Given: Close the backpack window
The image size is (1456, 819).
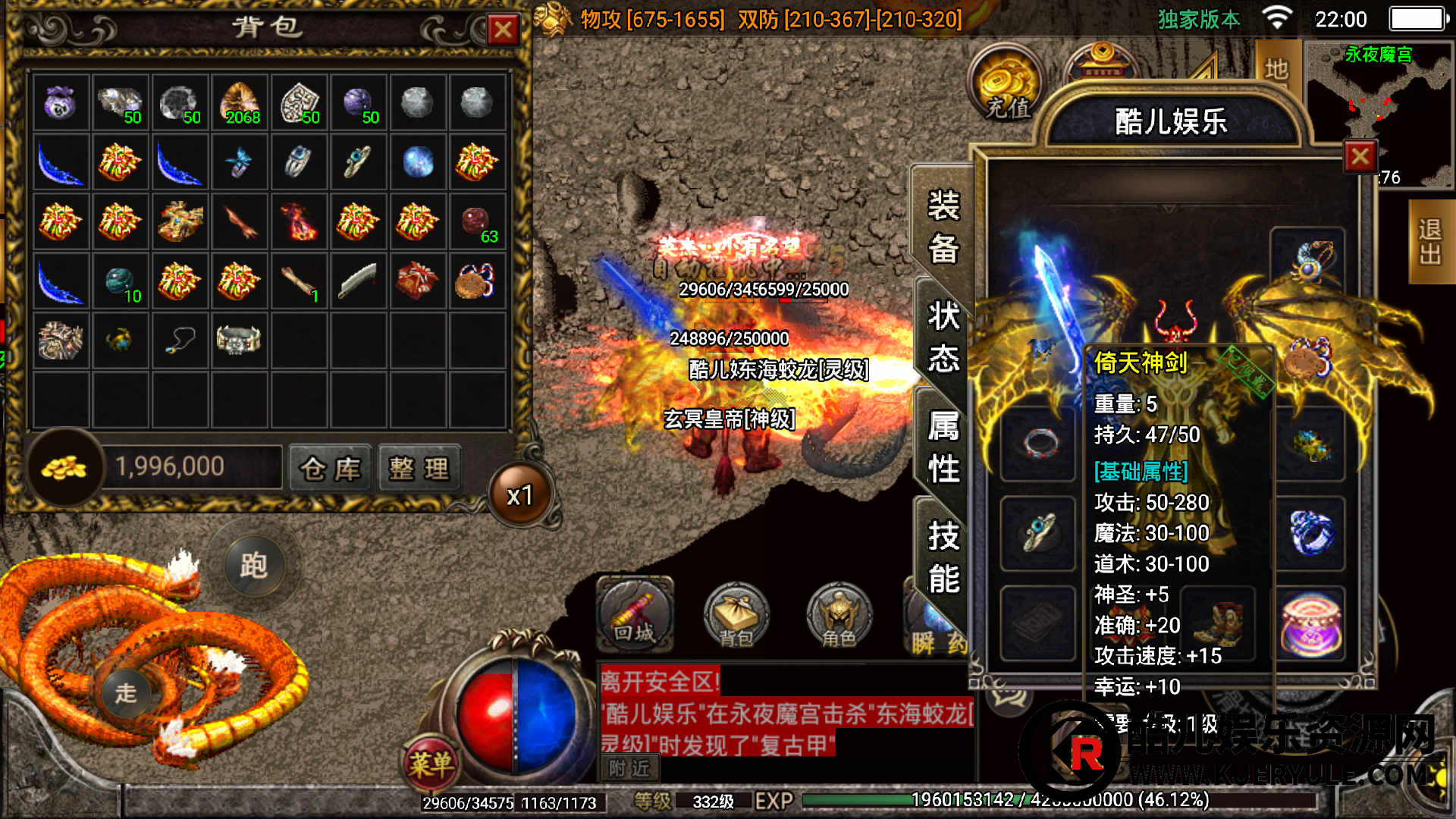Looking at the screenshot, I should click(x=503, y=30).
